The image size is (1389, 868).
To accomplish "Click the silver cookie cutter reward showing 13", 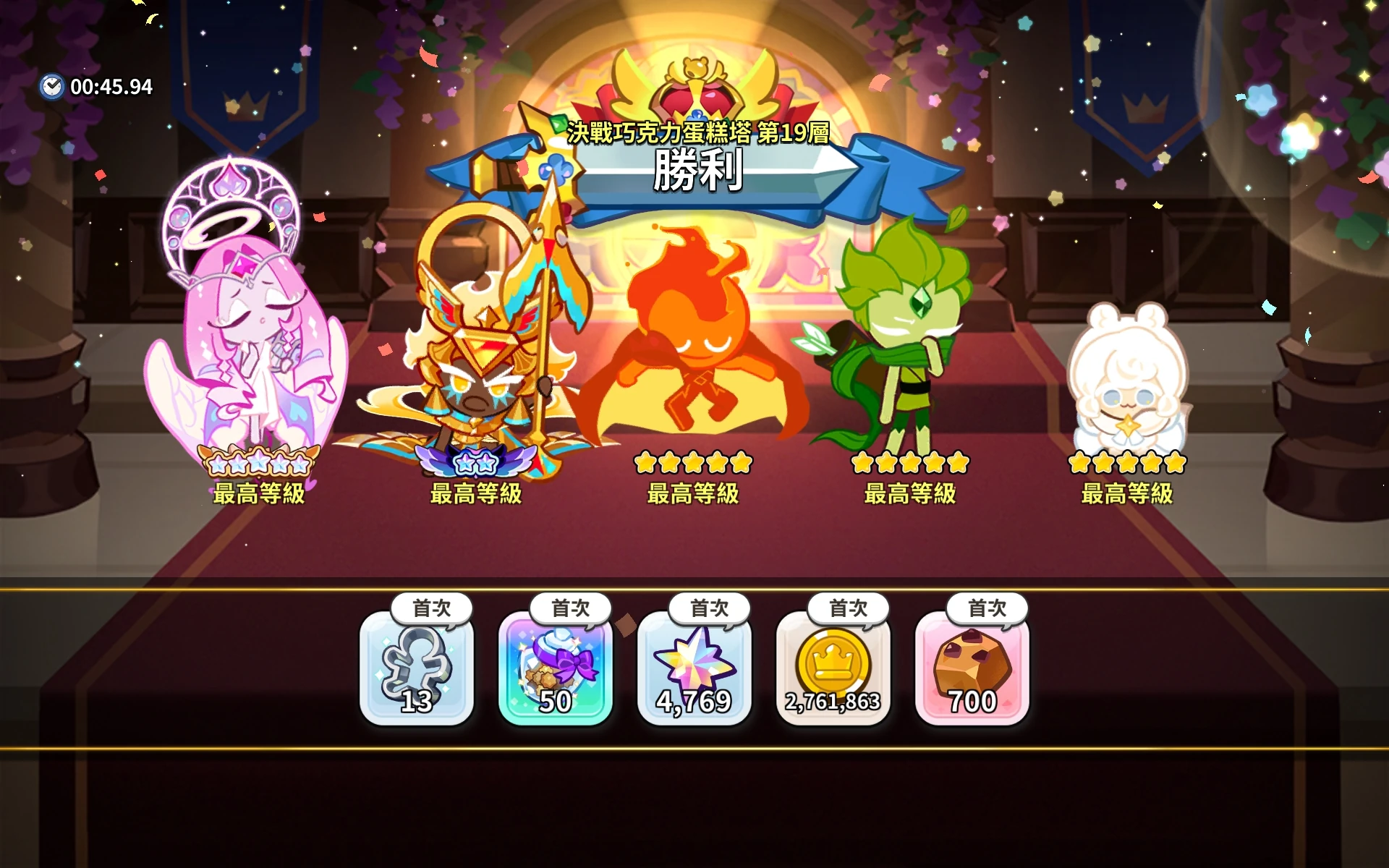I will pyautogui.click(x=417, y=673).
